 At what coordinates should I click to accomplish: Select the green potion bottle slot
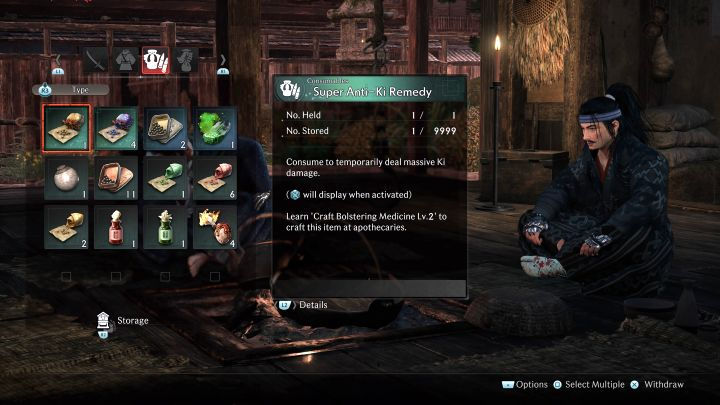point(166,227)
